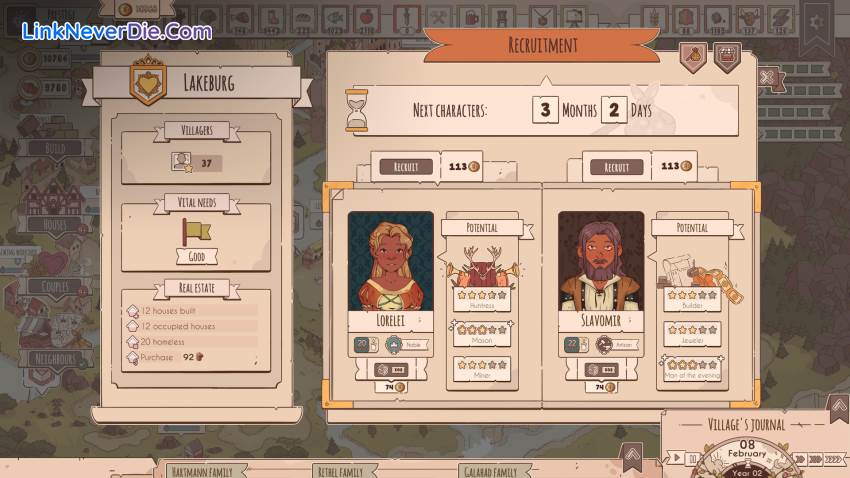Select Lorelei's character portrait
Viewport: 850px width, 478px height.
click(391, 262)
